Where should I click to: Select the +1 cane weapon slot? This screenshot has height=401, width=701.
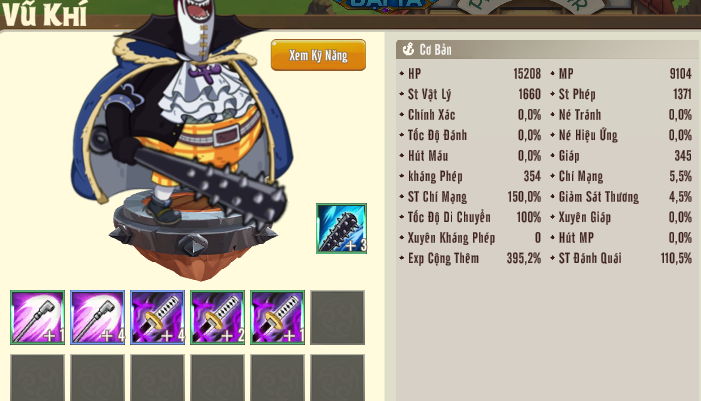click(38, 318)
